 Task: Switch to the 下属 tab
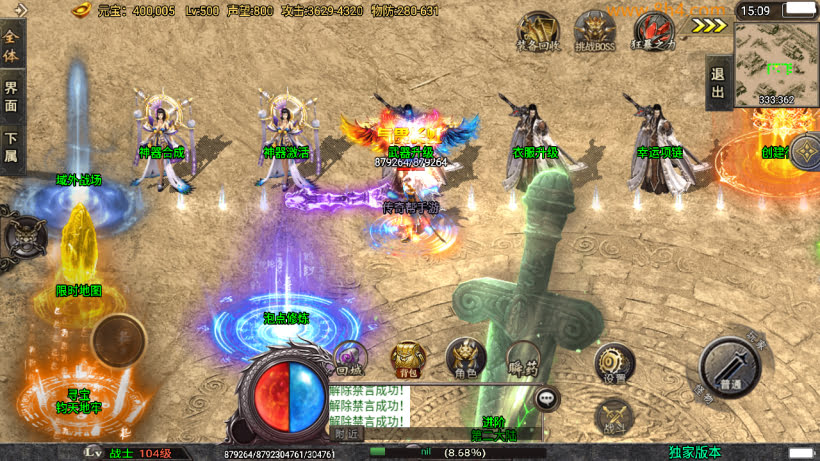coord(11,148)
